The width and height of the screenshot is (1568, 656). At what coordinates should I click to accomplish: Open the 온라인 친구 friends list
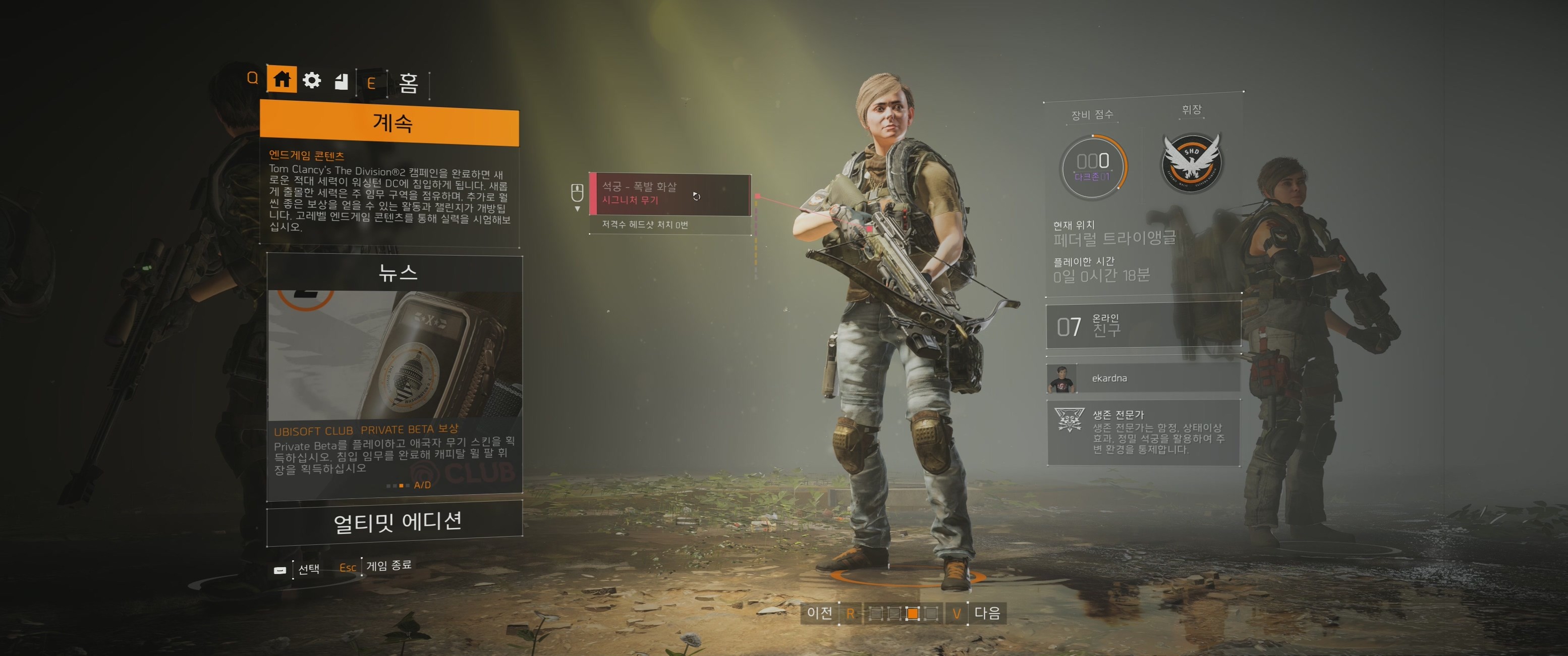(1143, 326)
